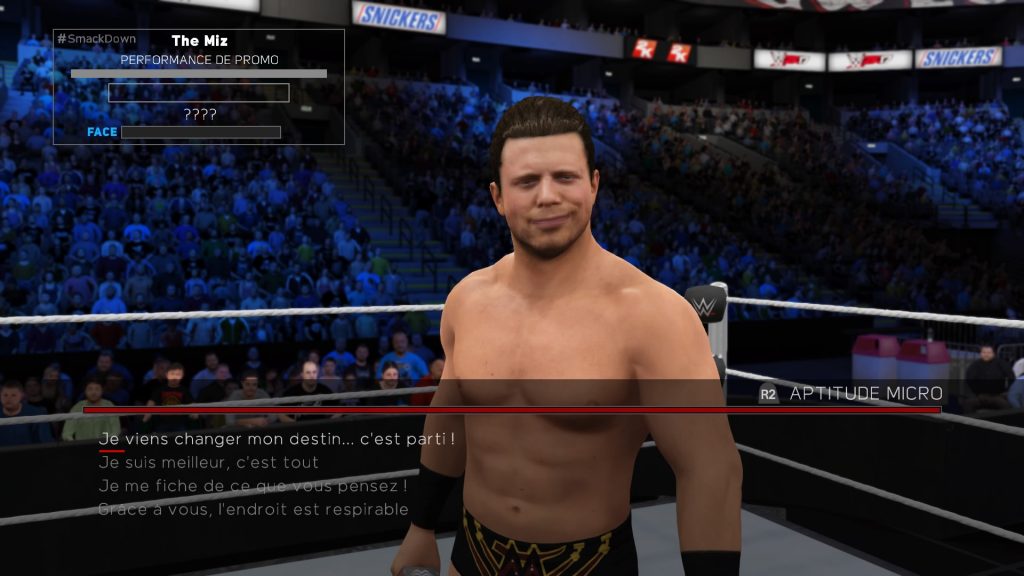Pick "Je me fiche de ce que vous pensez !"
1024x576 pixels.
(x=253, y=486)
